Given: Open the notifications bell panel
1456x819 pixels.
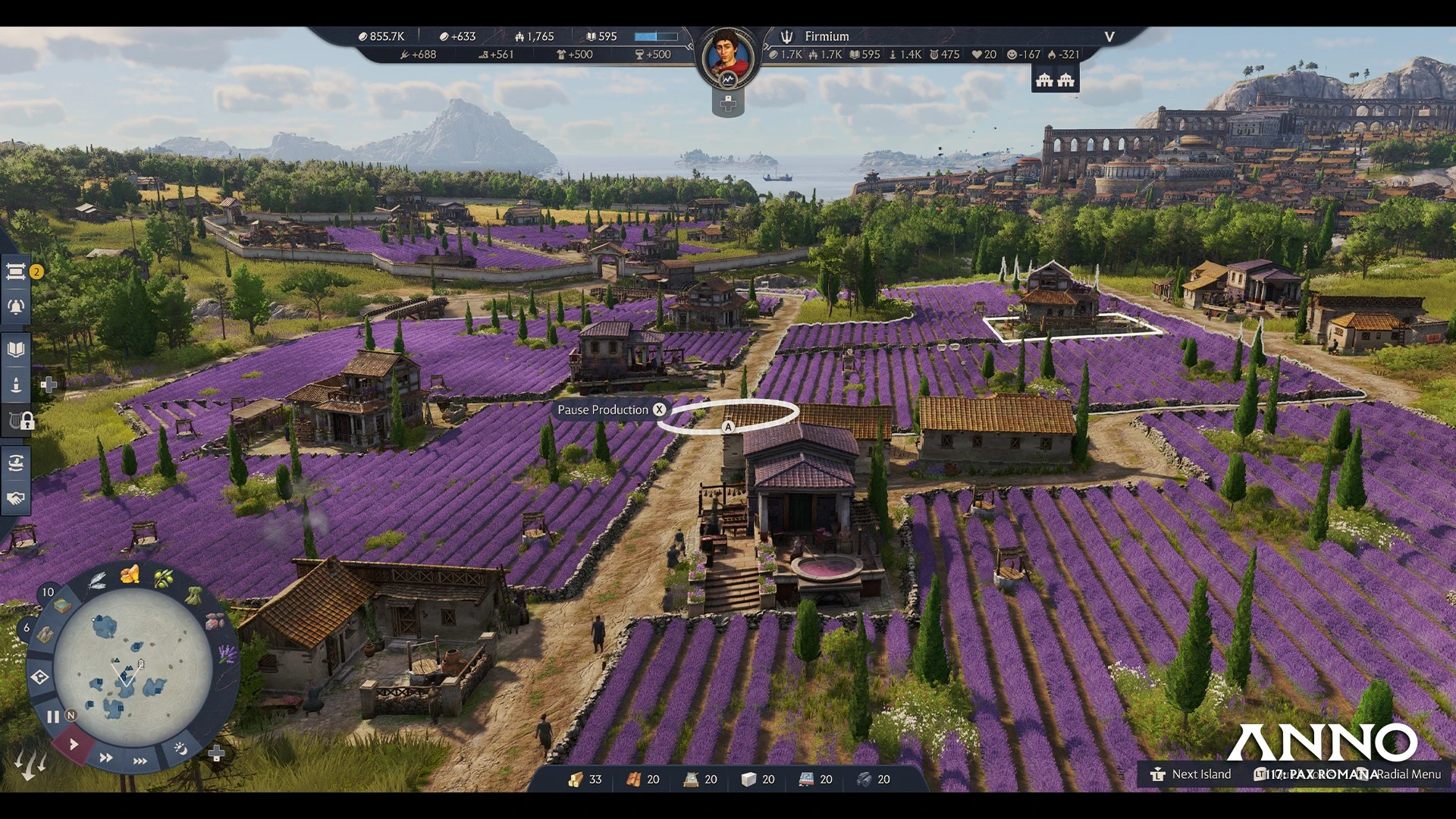Looking at the screenshot, I should coord(16,307).
